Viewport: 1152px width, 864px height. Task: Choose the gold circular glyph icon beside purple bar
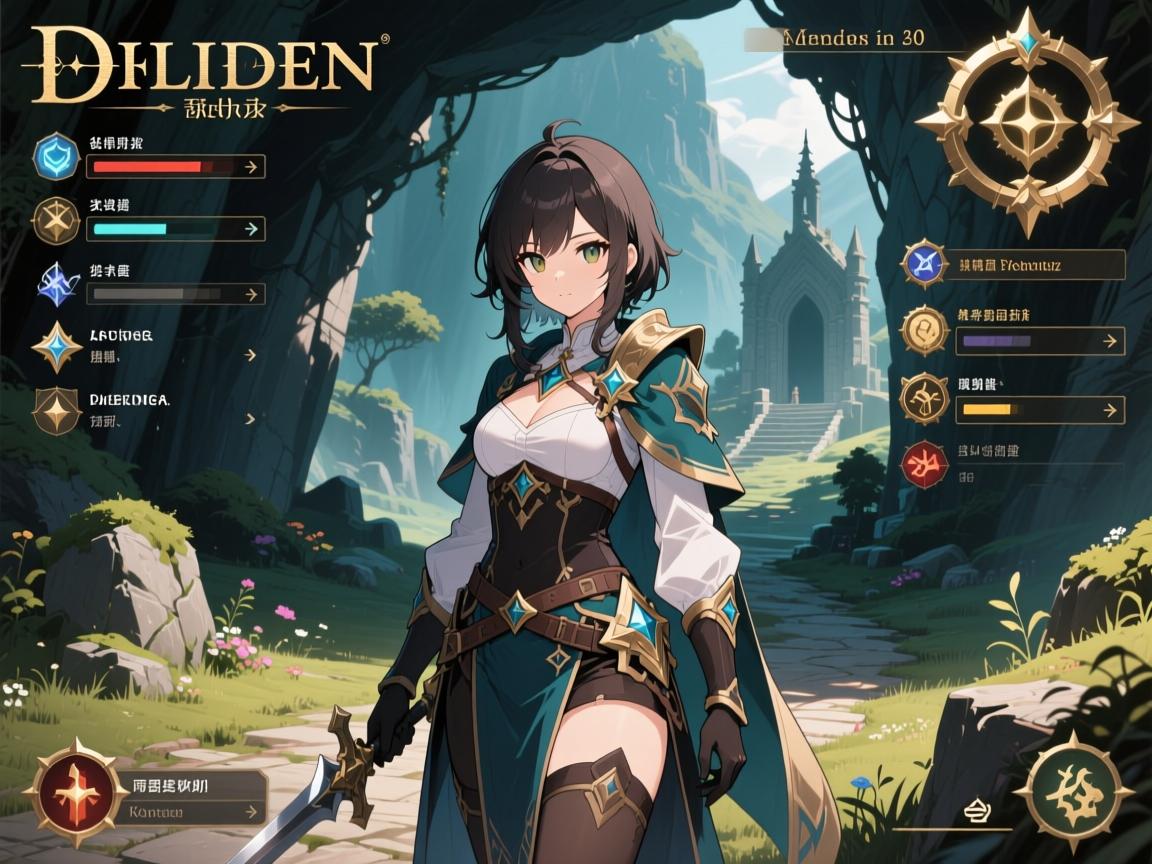pyautogui.click(x=925, y=332)
